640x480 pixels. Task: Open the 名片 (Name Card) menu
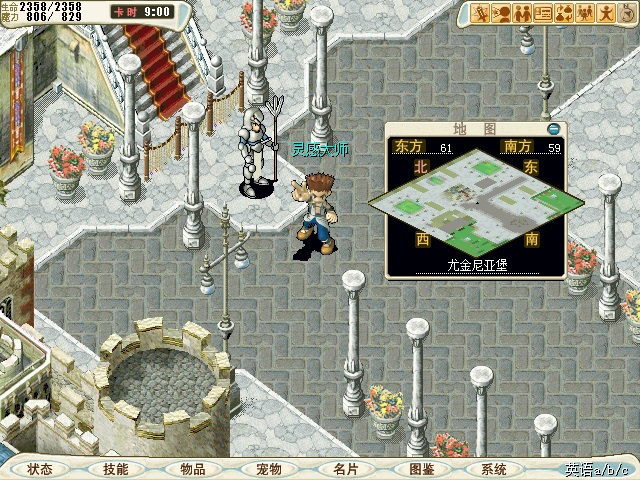tap(346, 469)
